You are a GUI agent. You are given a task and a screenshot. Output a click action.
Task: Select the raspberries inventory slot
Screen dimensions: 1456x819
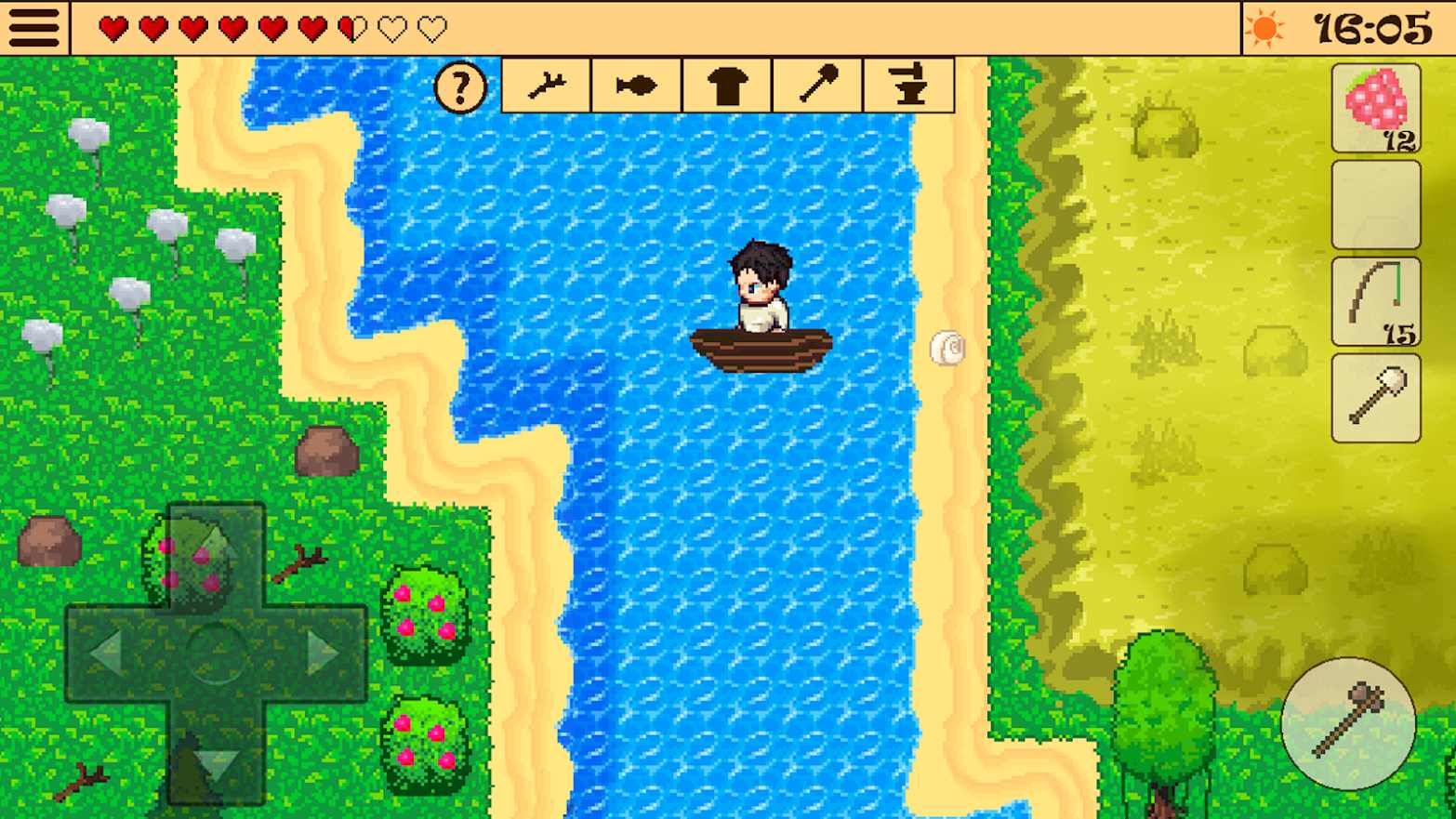(1375, 107)
